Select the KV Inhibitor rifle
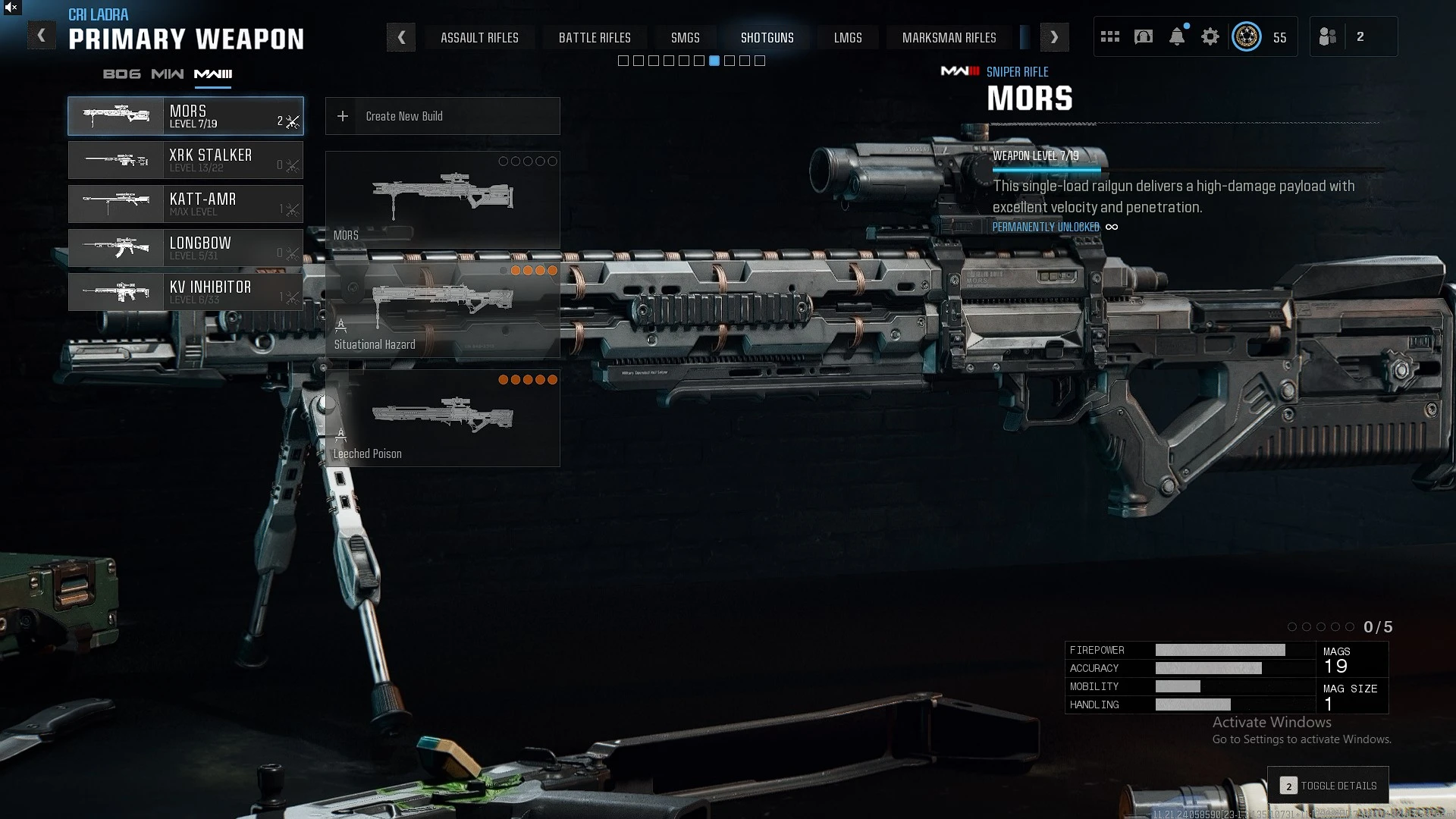1456x819 pixels. [186, 292]
